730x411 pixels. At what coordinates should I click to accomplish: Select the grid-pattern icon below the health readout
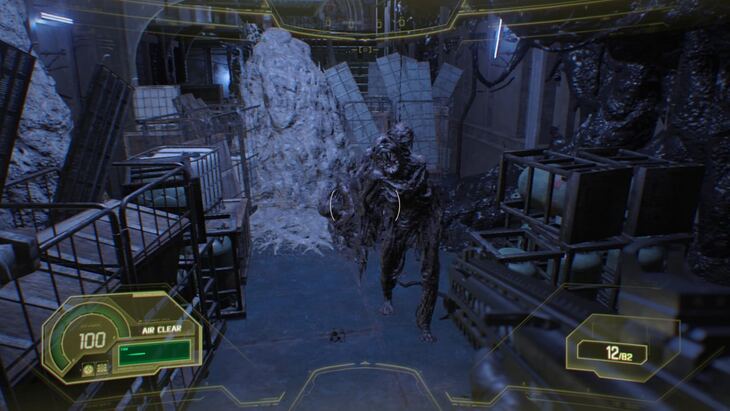(102, 369)
